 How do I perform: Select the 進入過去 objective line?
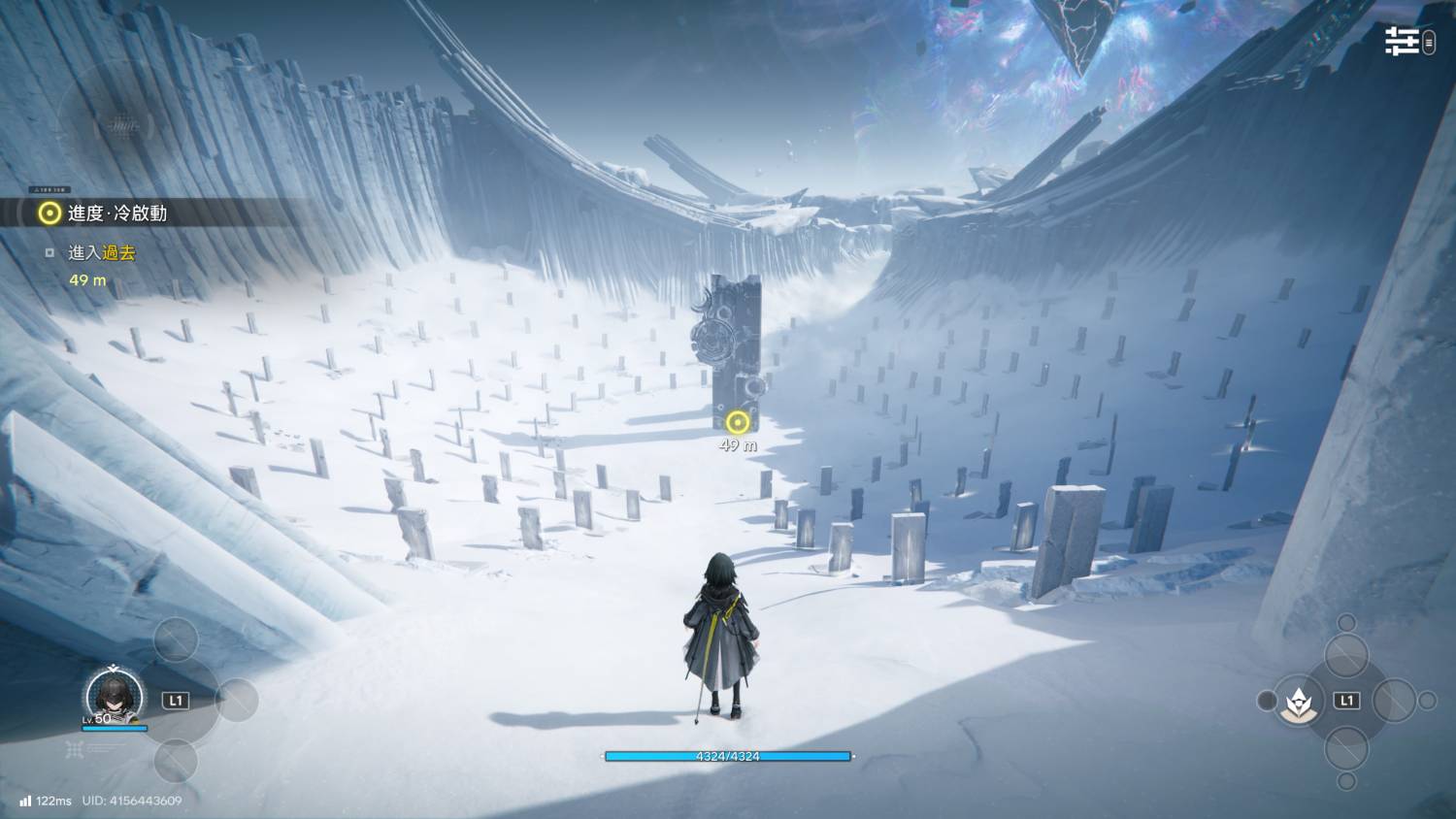[101, 253]
